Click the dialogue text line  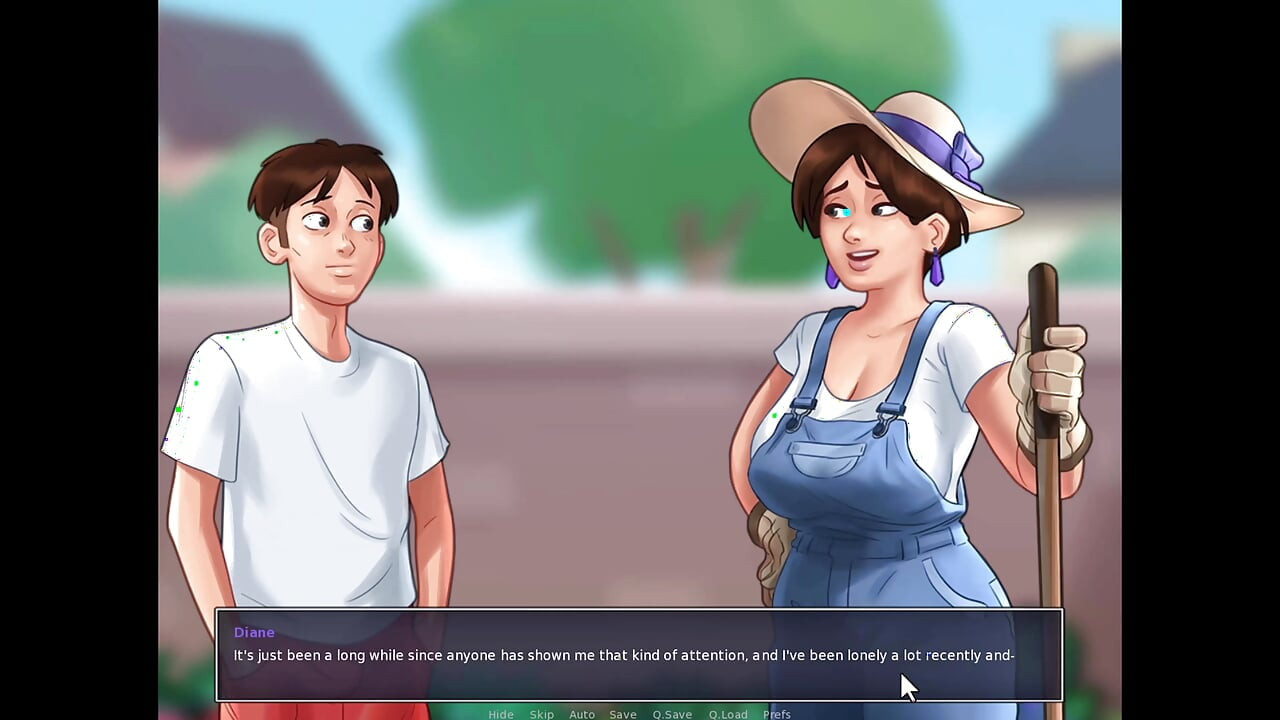click(623, 655)
